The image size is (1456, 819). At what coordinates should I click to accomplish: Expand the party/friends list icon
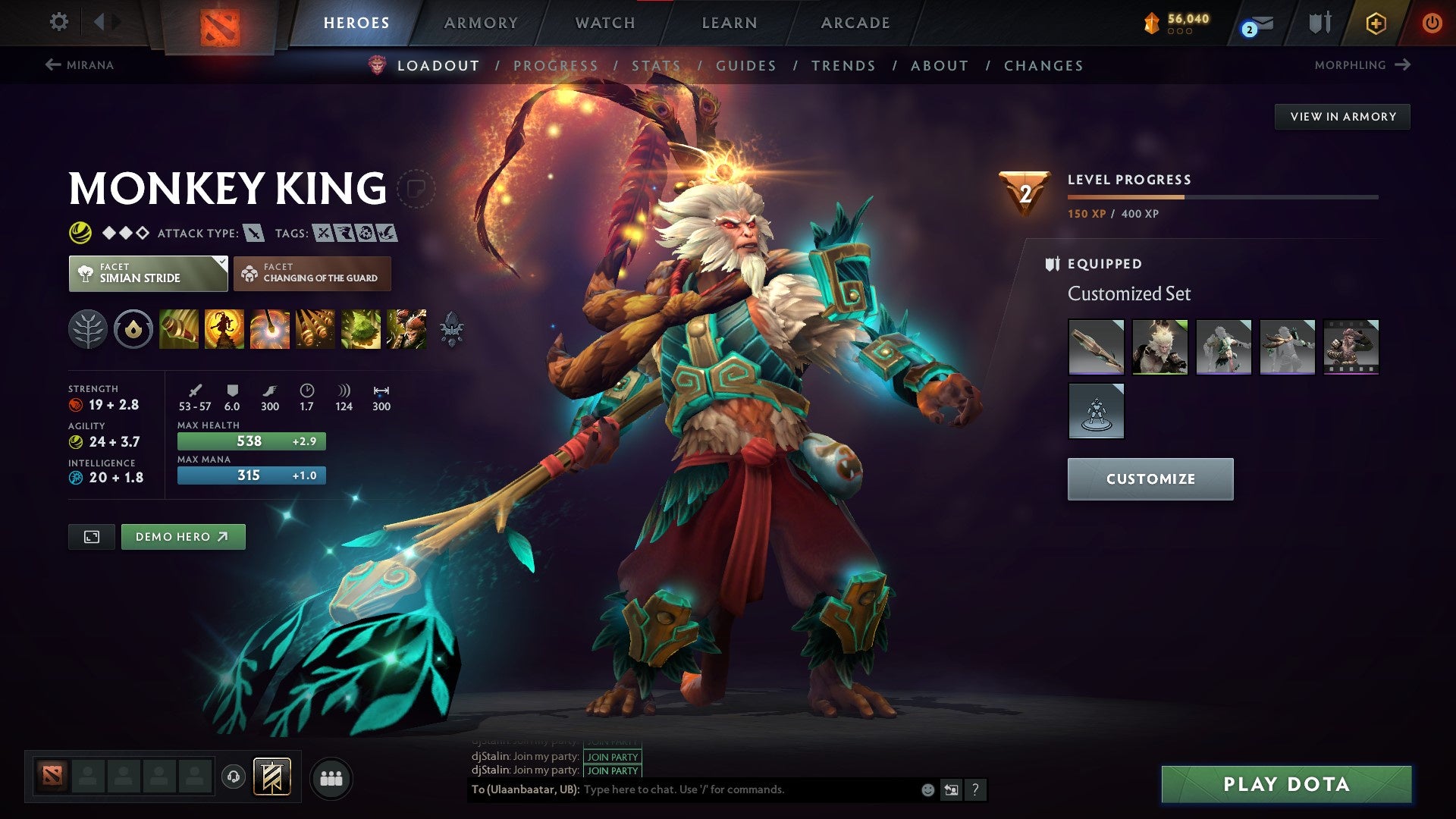331,777
